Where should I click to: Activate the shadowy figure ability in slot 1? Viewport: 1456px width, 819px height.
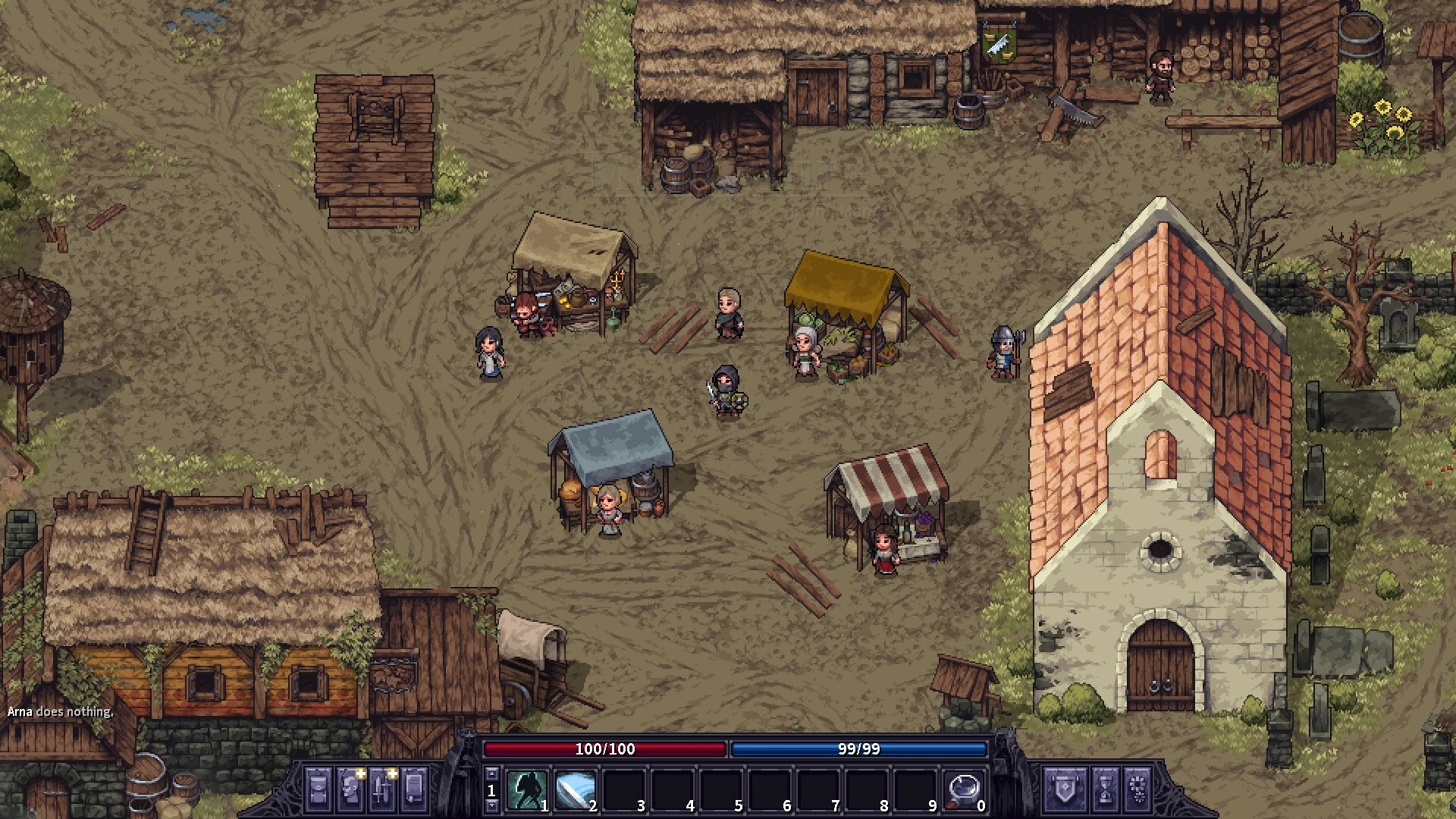click(x=526, y=790)
